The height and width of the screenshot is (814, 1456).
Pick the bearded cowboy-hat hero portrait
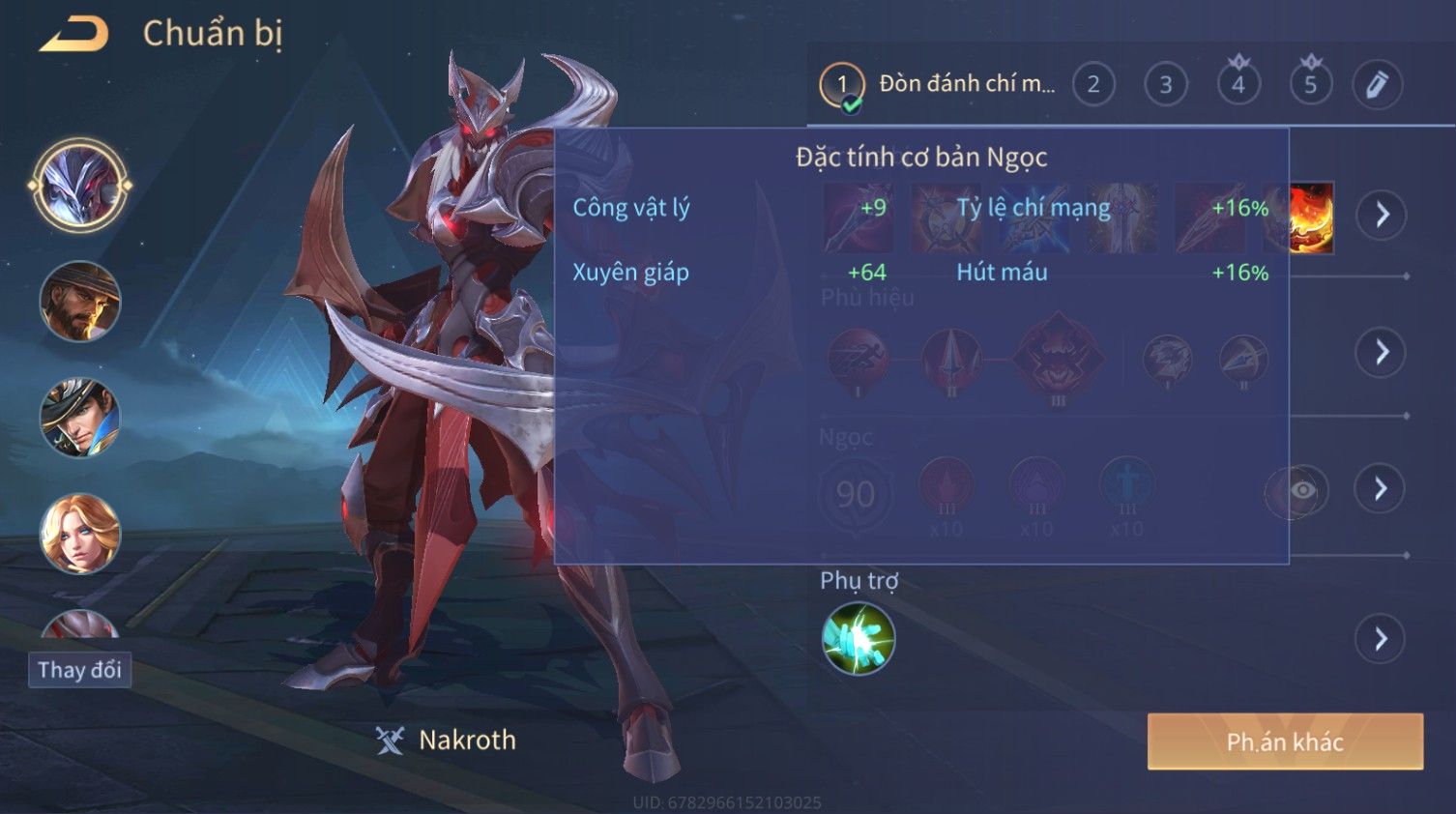(80, 302)
